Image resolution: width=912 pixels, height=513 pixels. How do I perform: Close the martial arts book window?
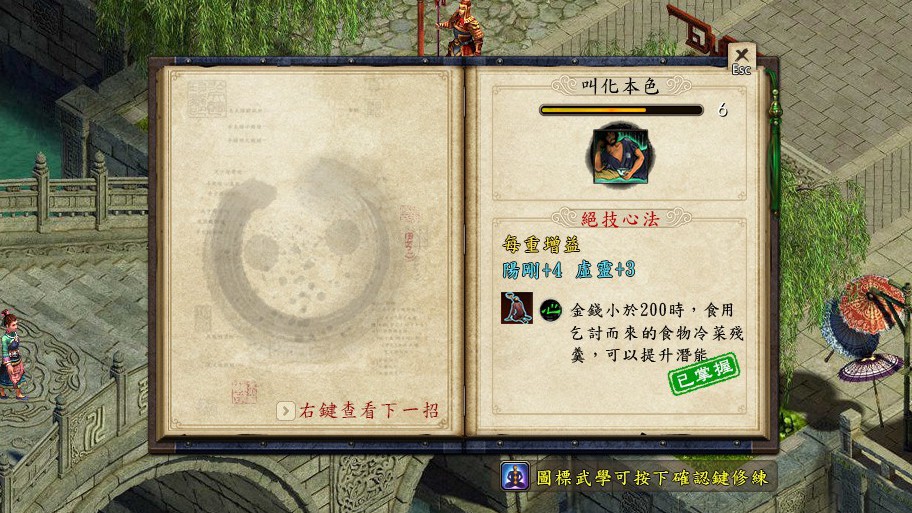(740, 56)
